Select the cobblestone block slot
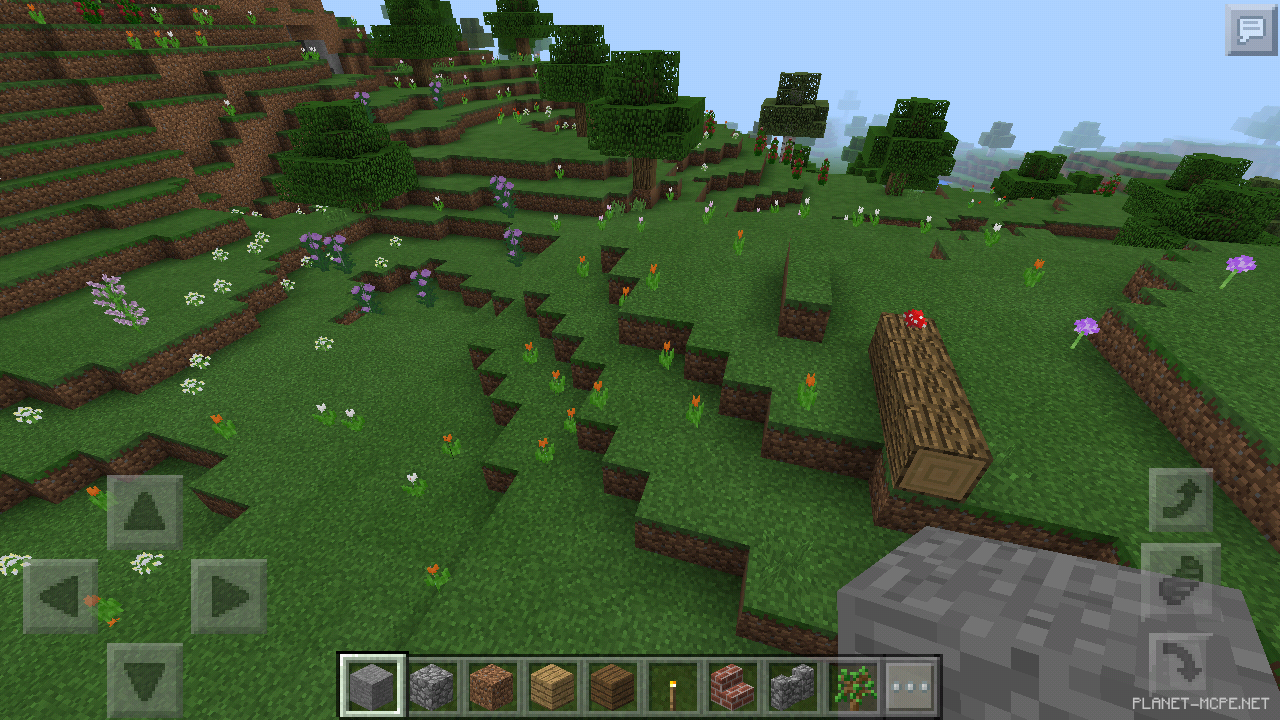The width and height of the screenshot is (1280, 720). (432, 686)
